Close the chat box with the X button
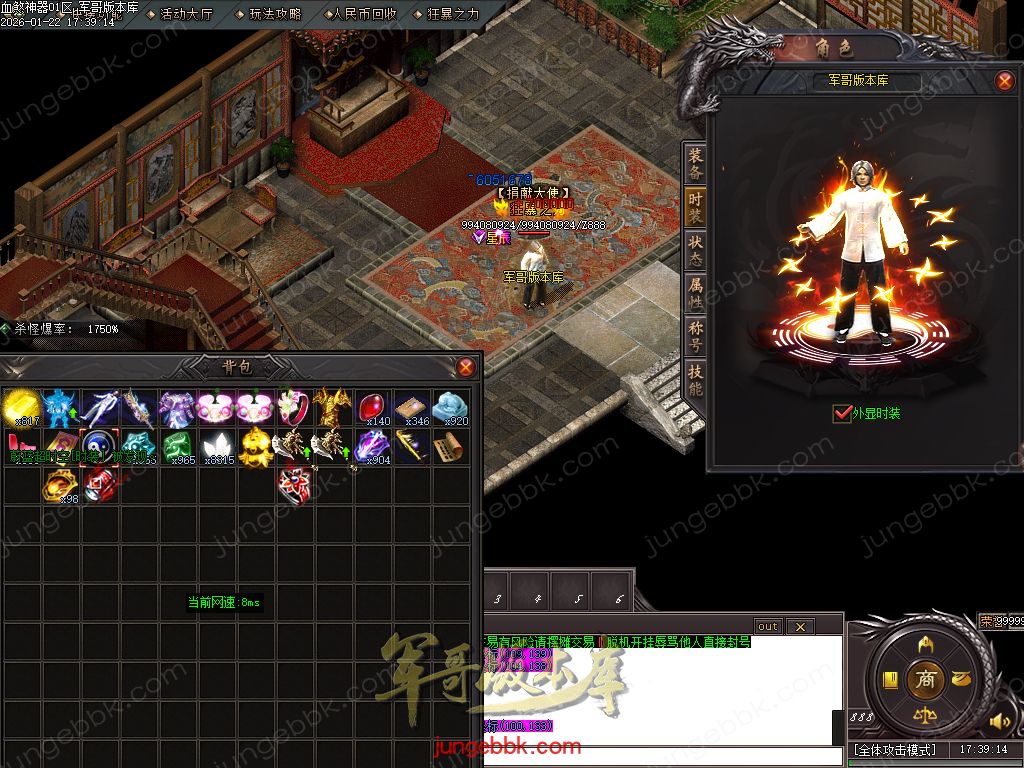 coord(799,626)
